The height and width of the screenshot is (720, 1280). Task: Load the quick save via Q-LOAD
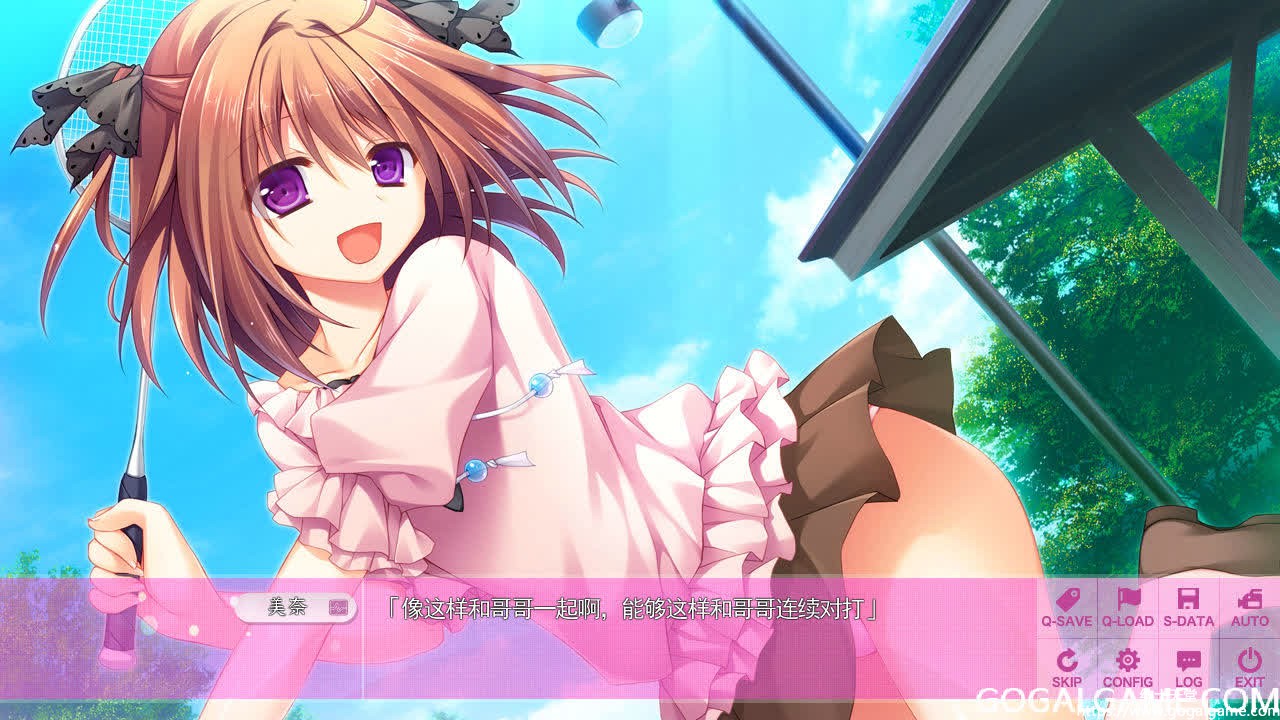pos(1128,607)
